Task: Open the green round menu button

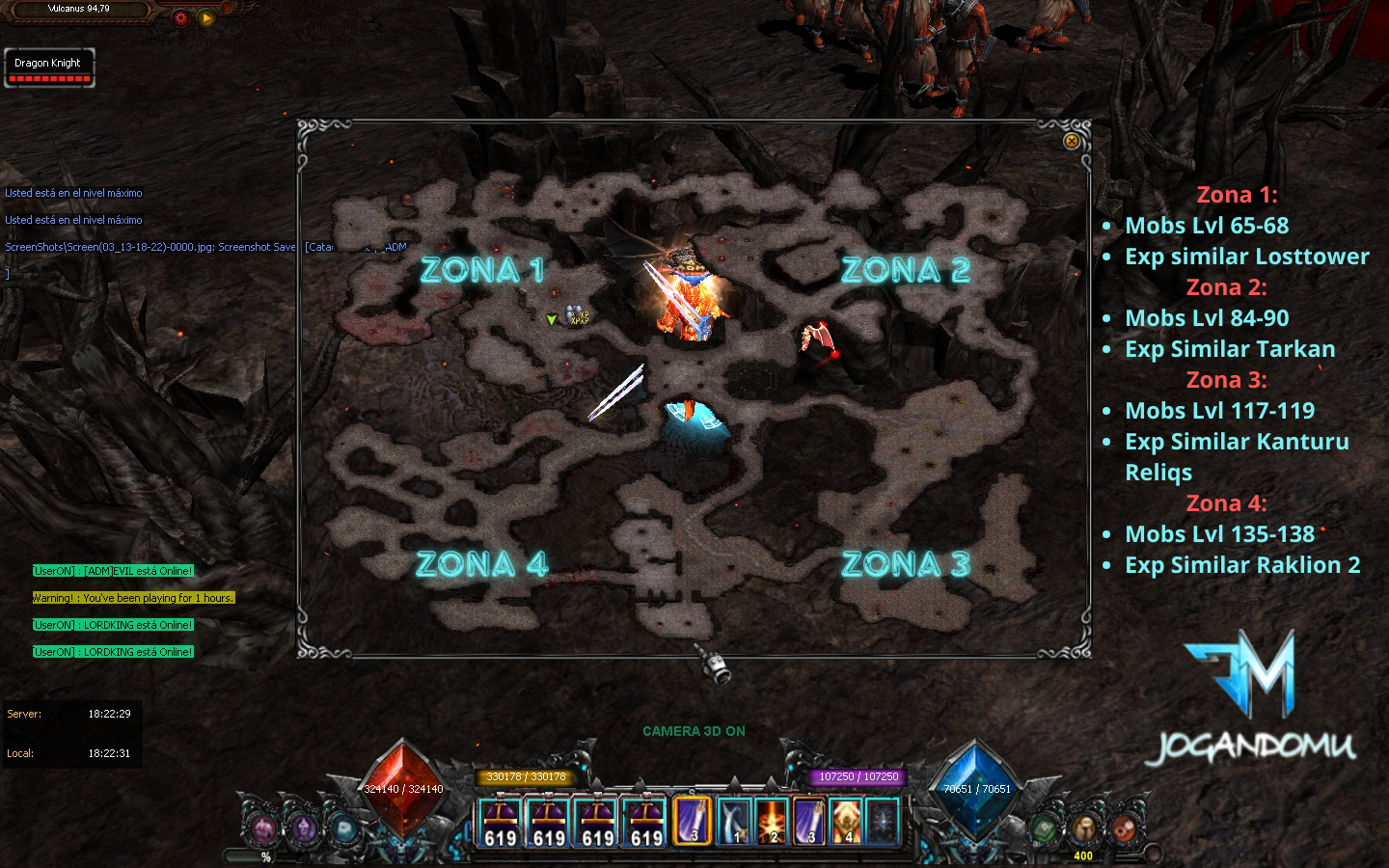Action: pyautogui.click(x=1044, y=828)
